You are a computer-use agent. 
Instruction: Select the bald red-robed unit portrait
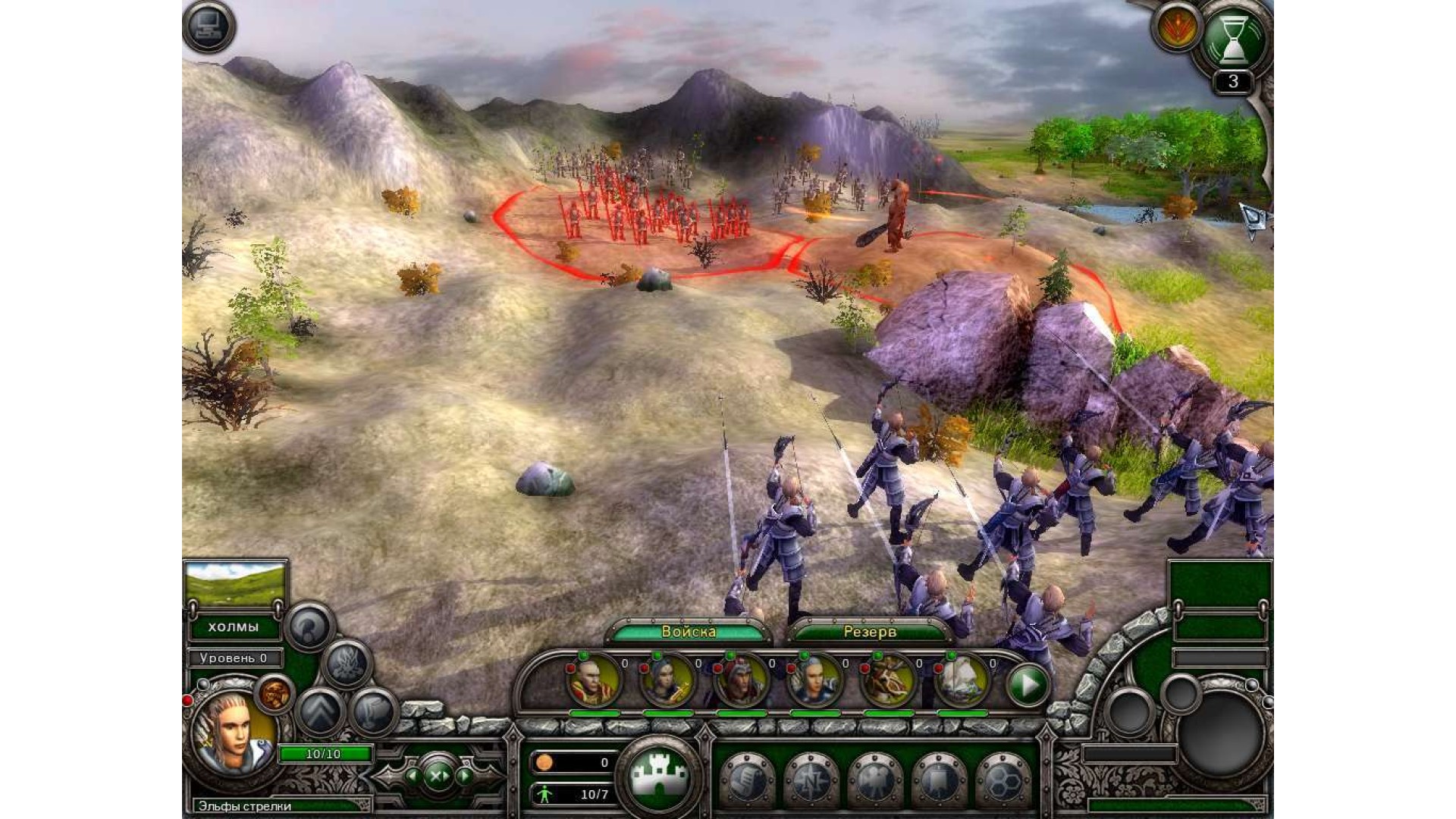pyautogui.click(x=594, y=681)
